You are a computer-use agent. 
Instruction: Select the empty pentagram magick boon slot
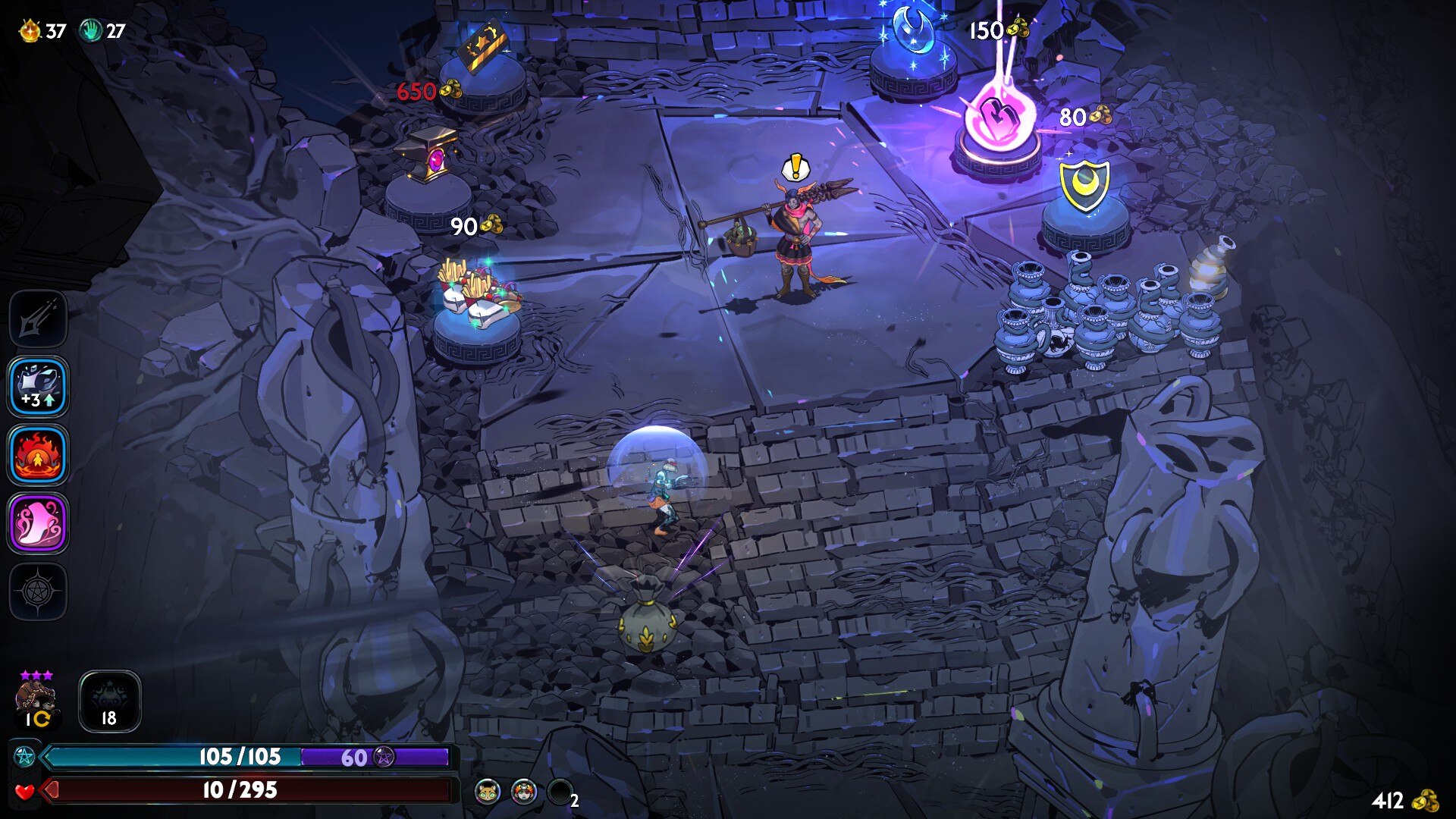pyautogui.click(x=38, y=591)
